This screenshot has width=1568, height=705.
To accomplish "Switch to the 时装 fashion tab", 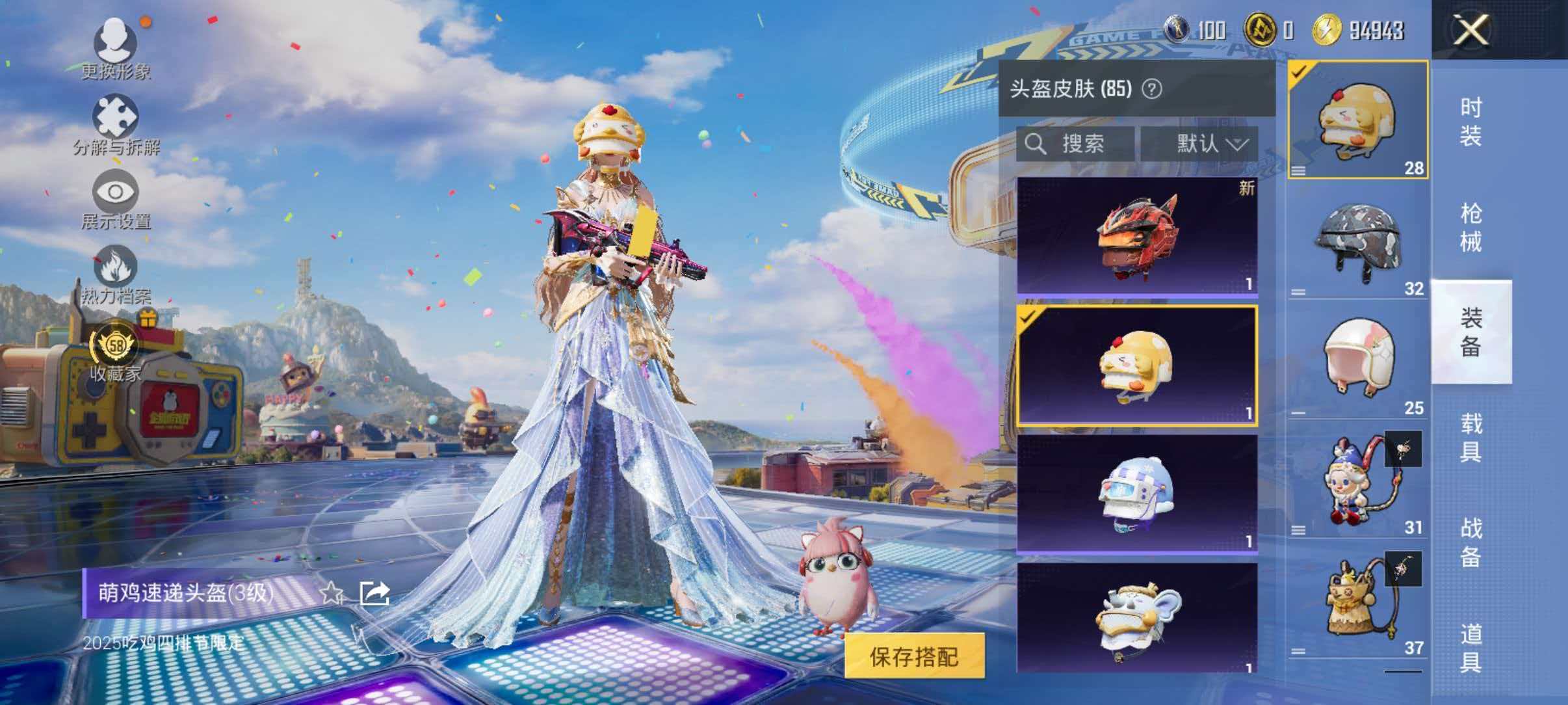I will (1470, 120).
